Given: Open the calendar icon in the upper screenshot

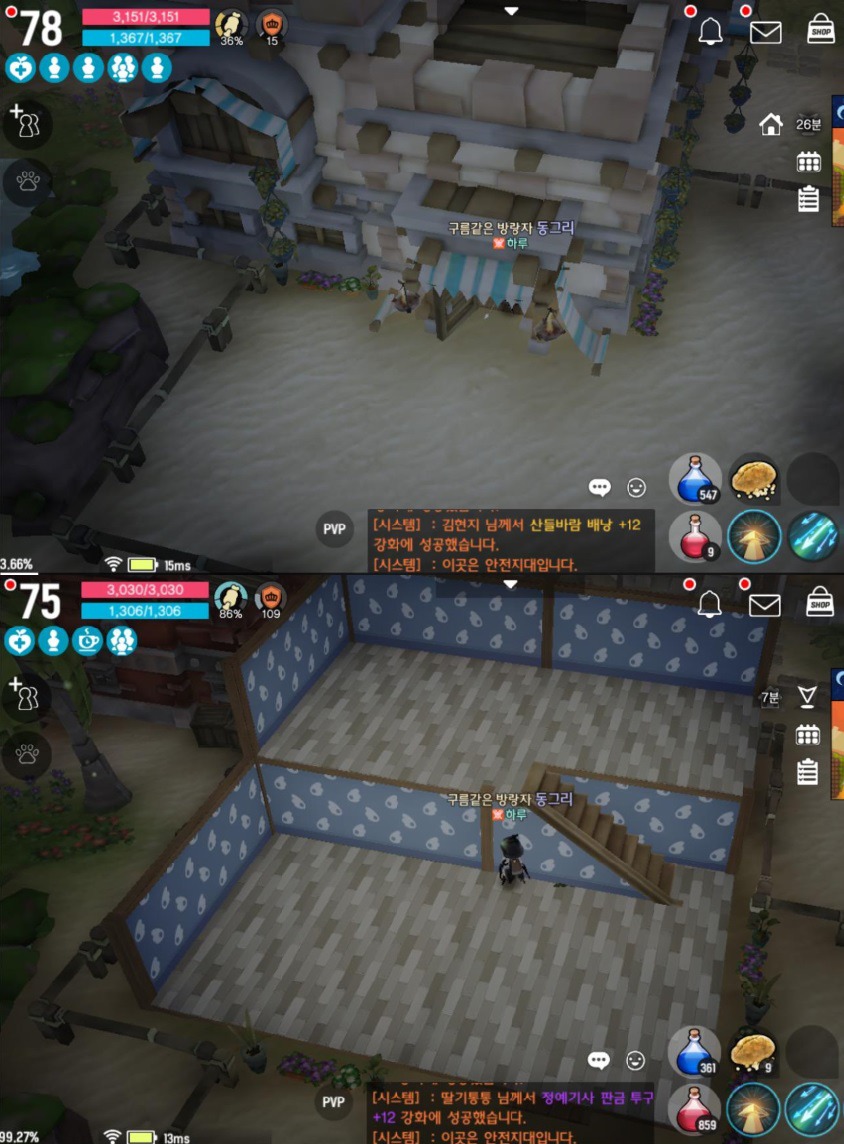Looking at the screenshot, I should pos(808,162).
